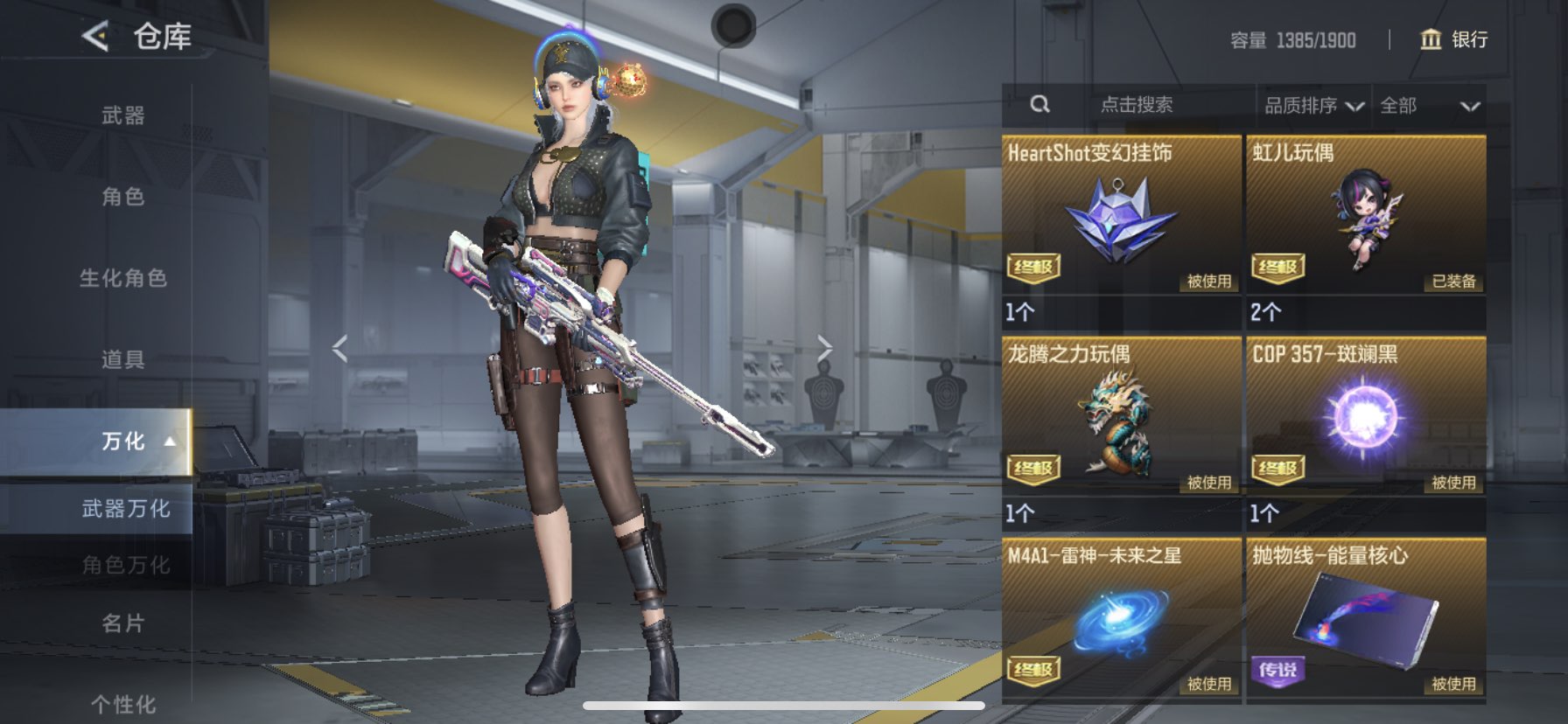The width and height of the screenshot is (1568, 724).
Task: Show the 道具 category
Action: tap(122, 359)
